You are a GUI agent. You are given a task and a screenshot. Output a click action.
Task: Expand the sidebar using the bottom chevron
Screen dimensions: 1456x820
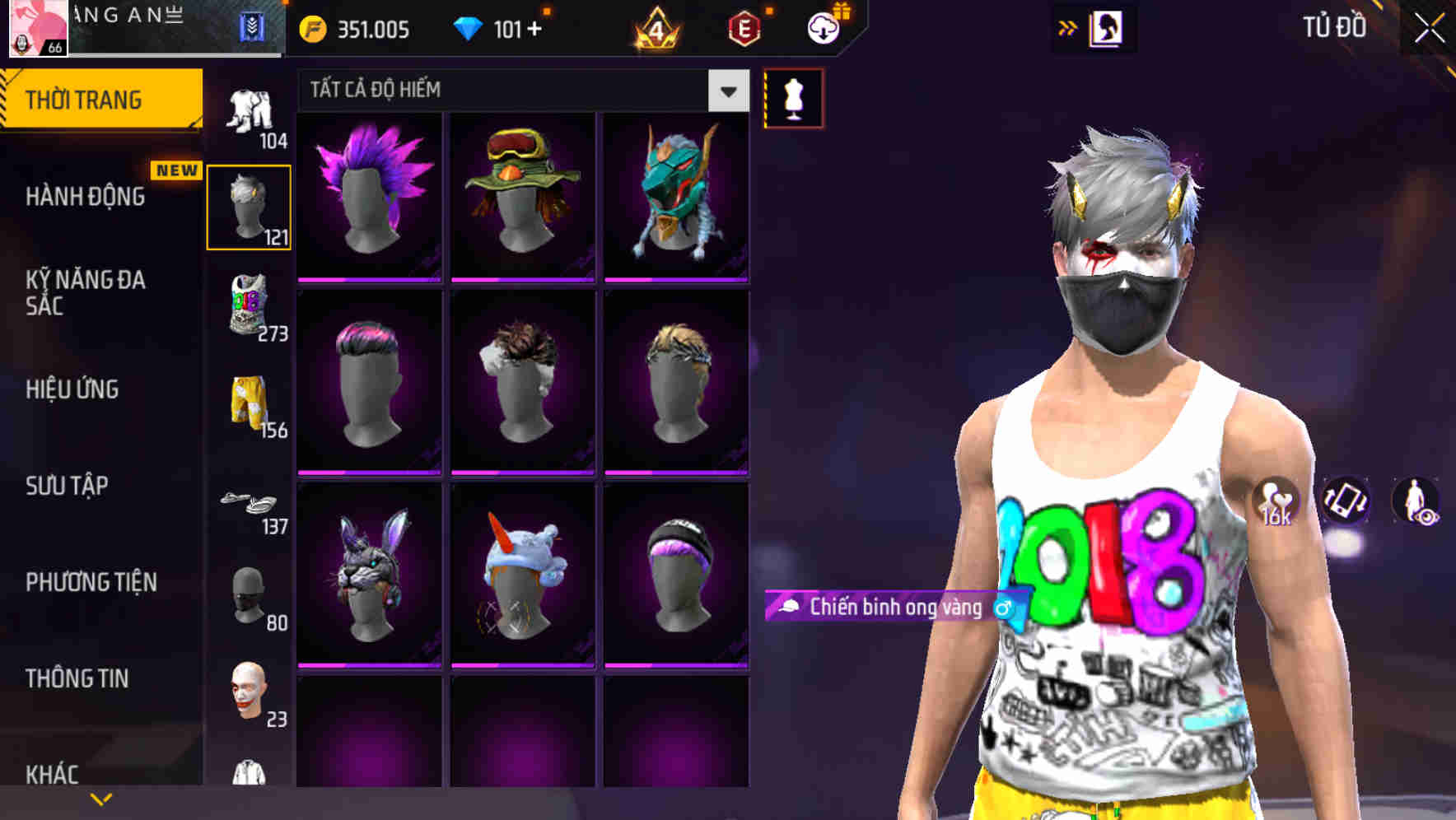(100, 798)
